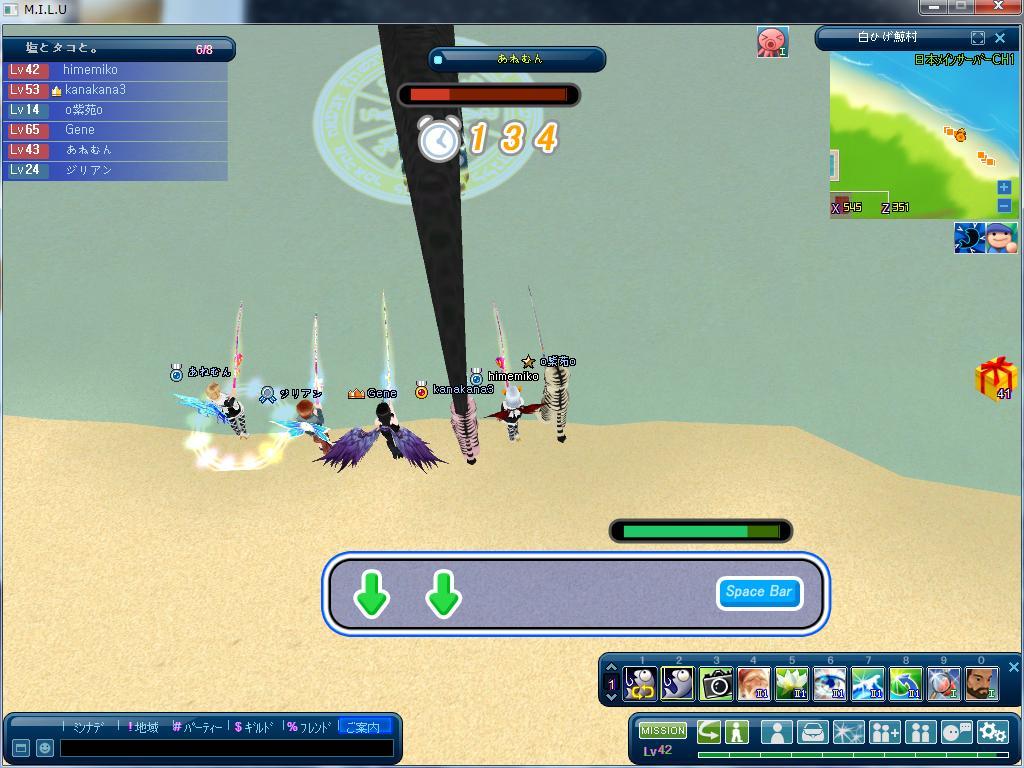Viewport: 1024px width, 768px height.
Task: Open the settings gears menu
Action: (x=993, y=732)
